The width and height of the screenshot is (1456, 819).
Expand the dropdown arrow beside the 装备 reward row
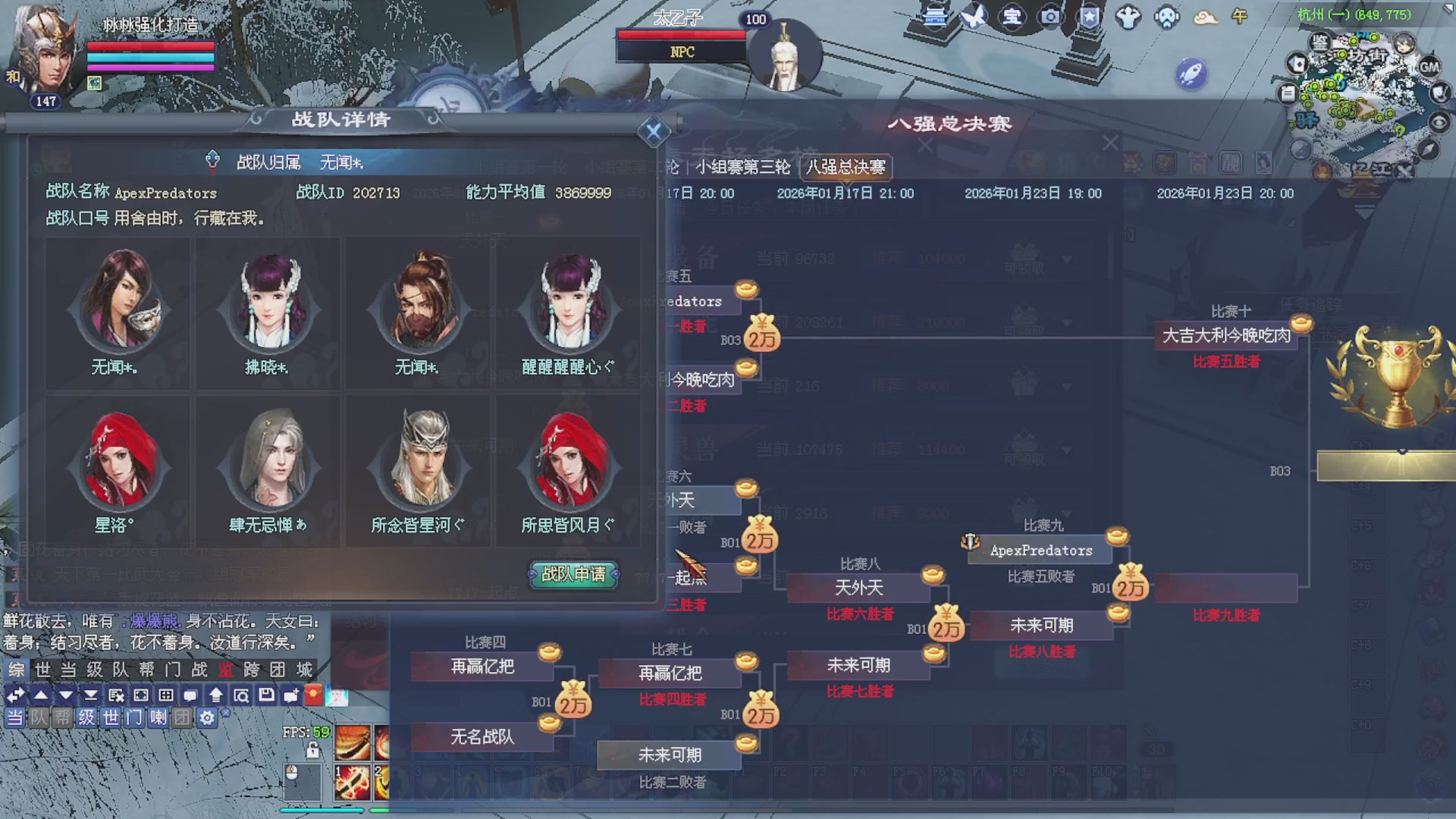(x=1068, y=258)
